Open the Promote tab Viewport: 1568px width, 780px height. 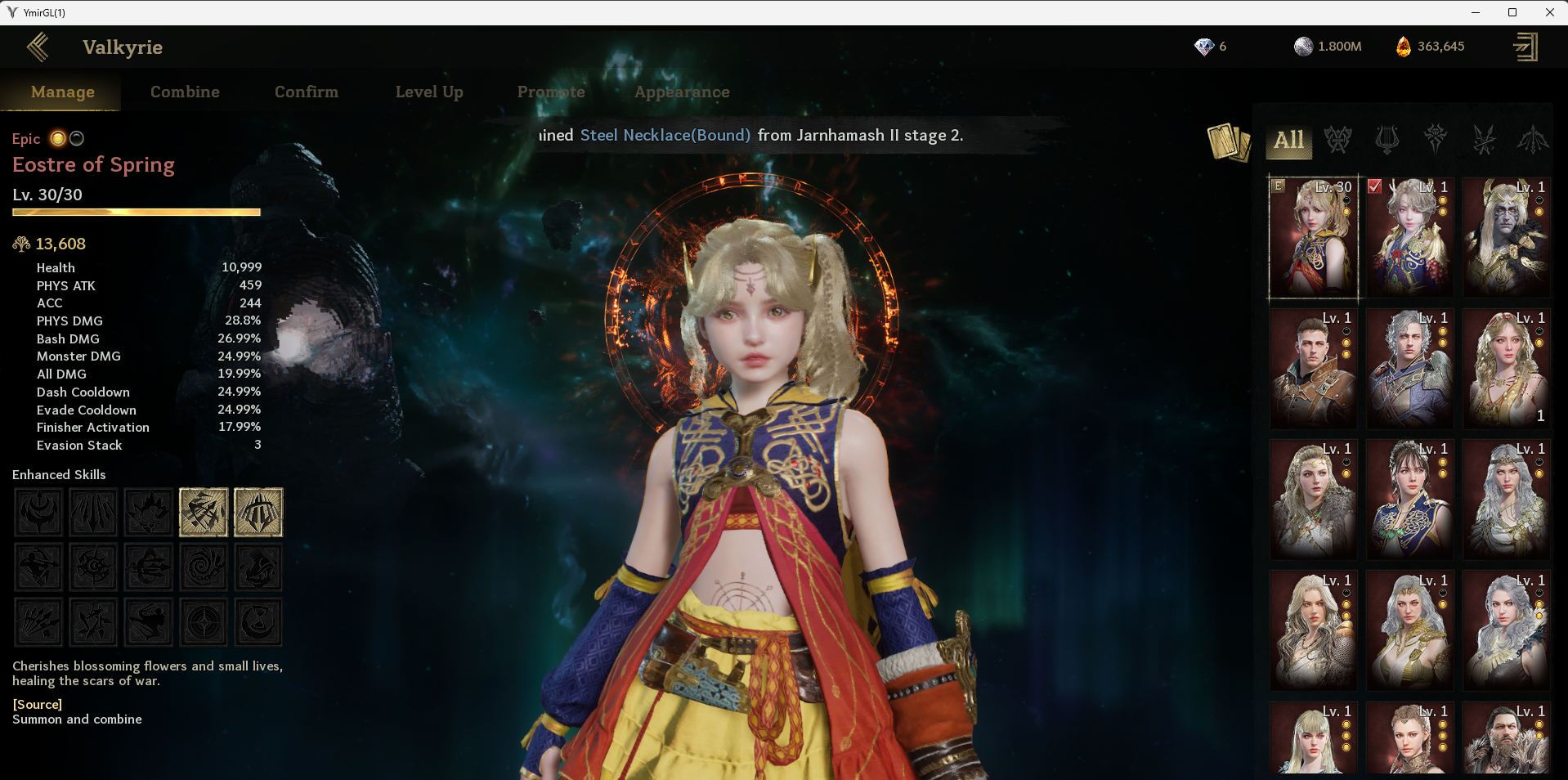(x=551, y=92)
